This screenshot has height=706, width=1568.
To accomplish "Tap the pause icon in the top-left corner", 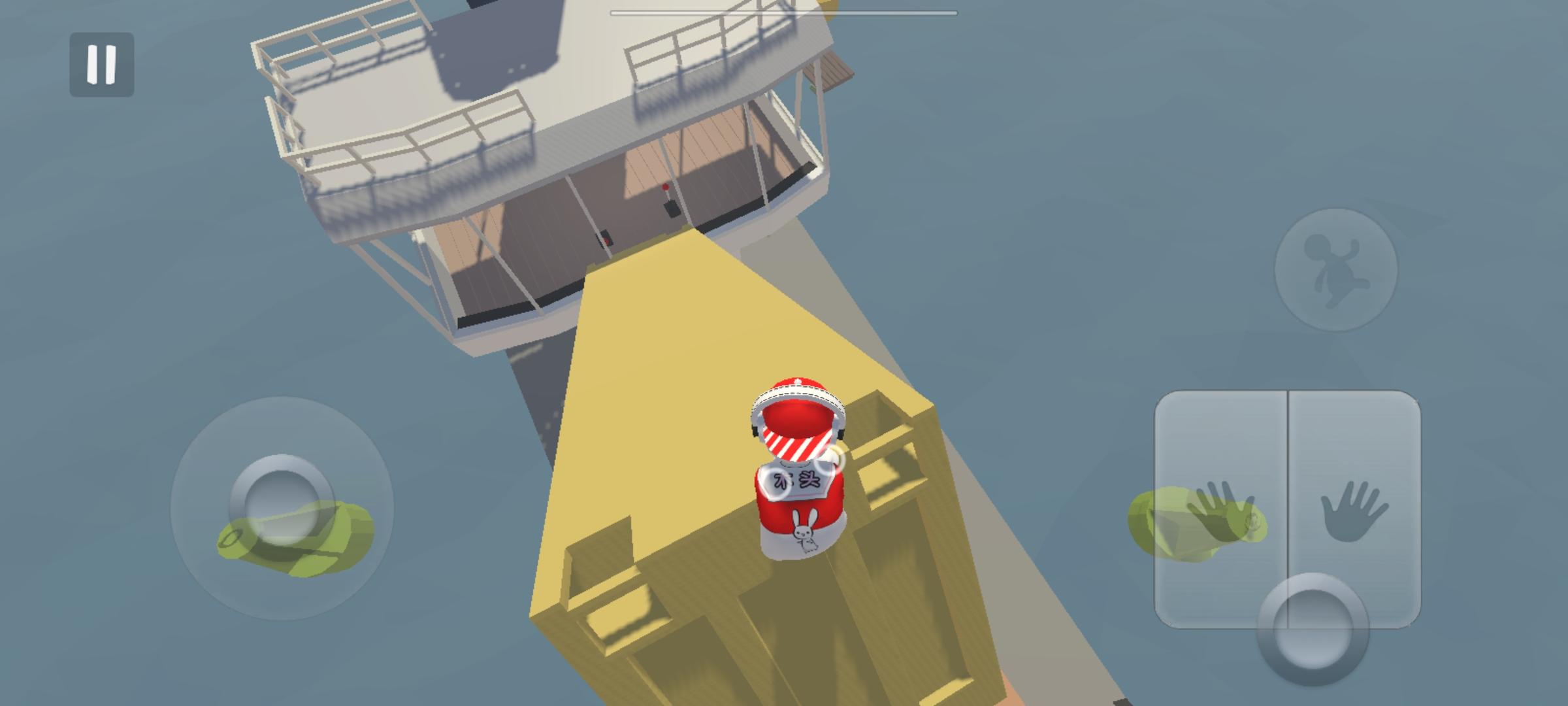I will click(x=101, y=63).
